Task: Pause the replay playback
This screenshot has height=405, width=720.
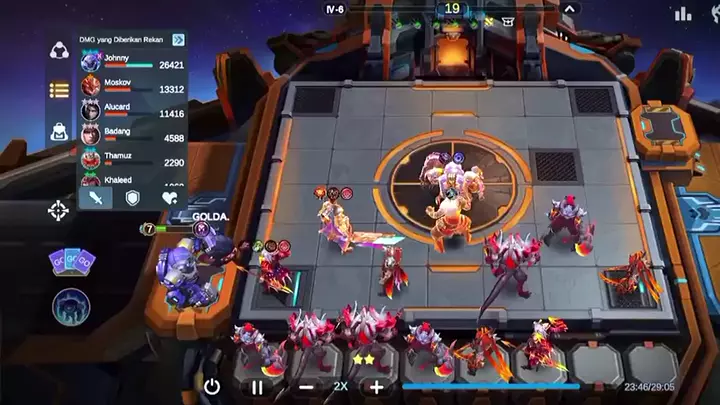Action: [x=257, y=386]
